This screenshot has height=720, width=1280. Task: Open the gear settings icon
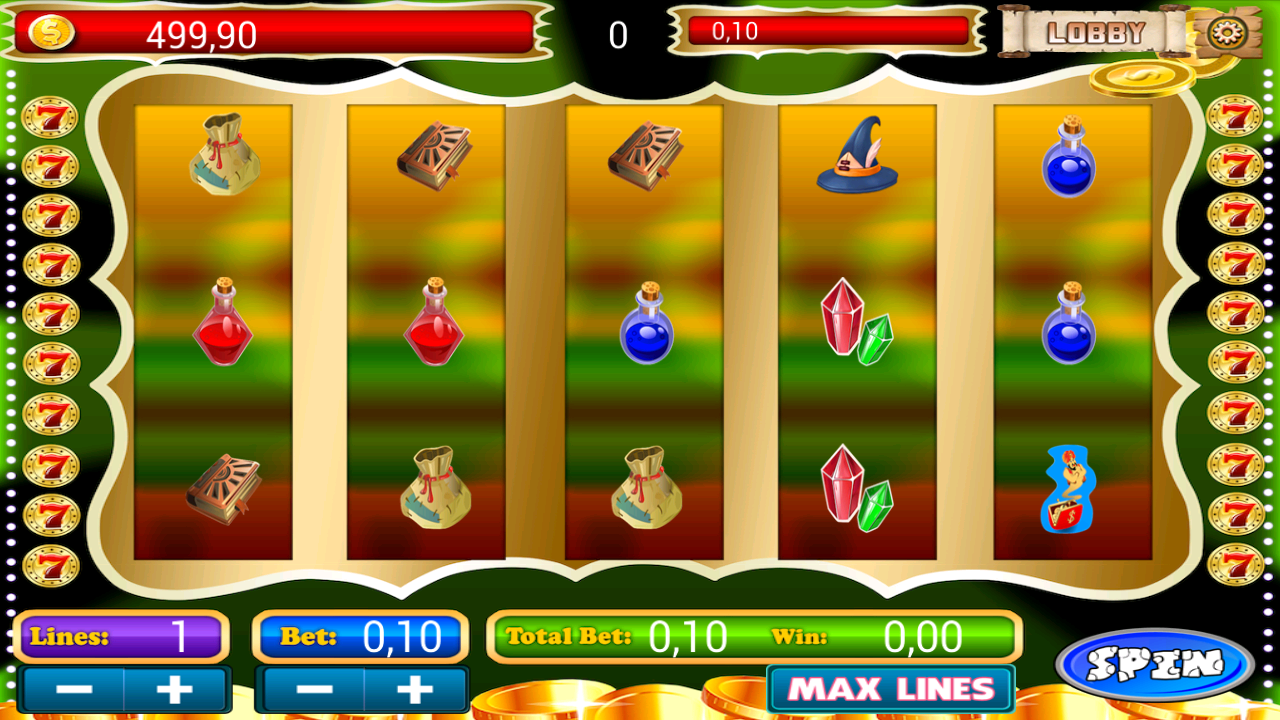[x=1222, y=33]
